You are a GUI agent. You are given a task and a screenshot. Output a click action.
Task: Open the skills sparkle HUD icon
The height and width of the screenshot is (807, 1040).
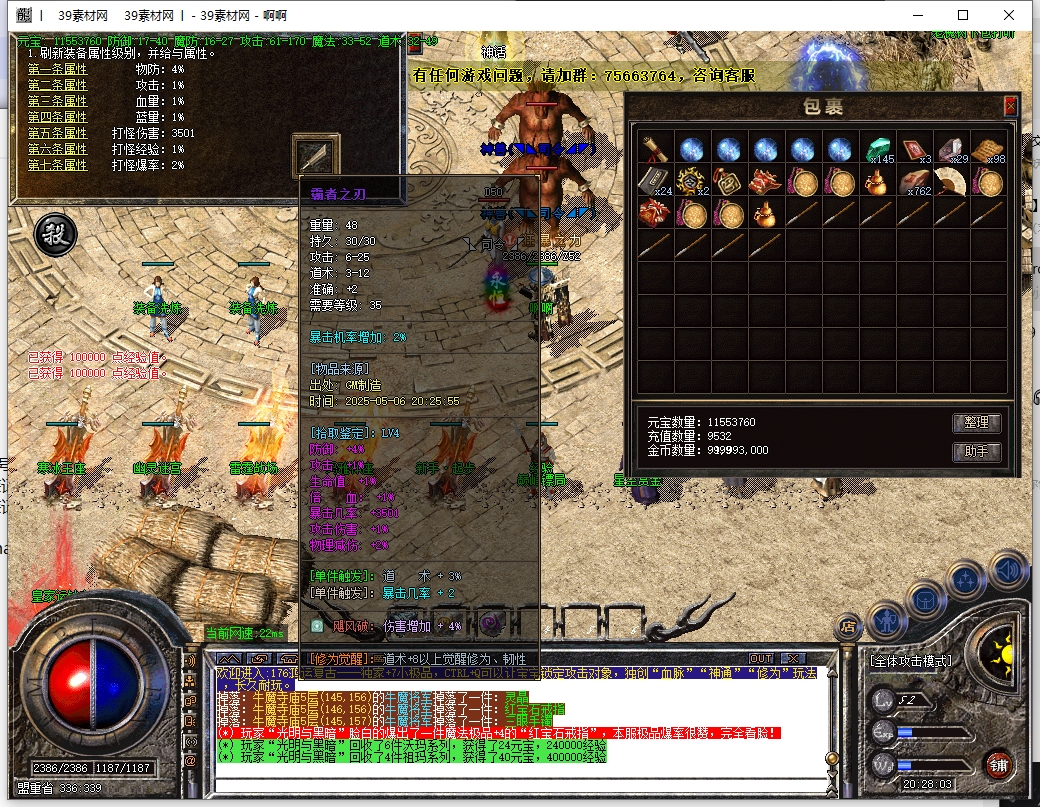click(966, 581)
